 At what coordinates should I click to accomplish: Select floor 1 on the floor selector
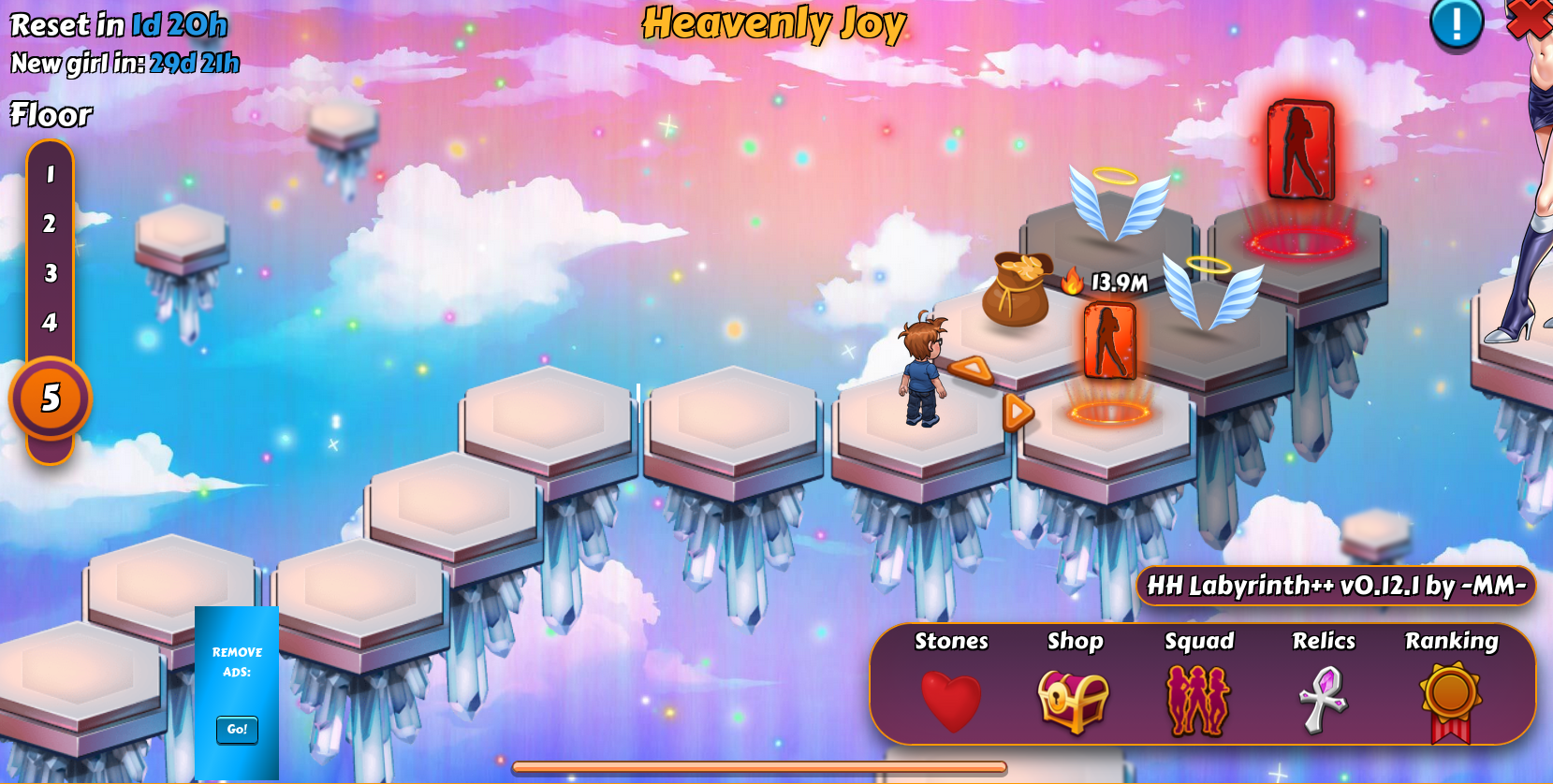[x=51, y=174]
